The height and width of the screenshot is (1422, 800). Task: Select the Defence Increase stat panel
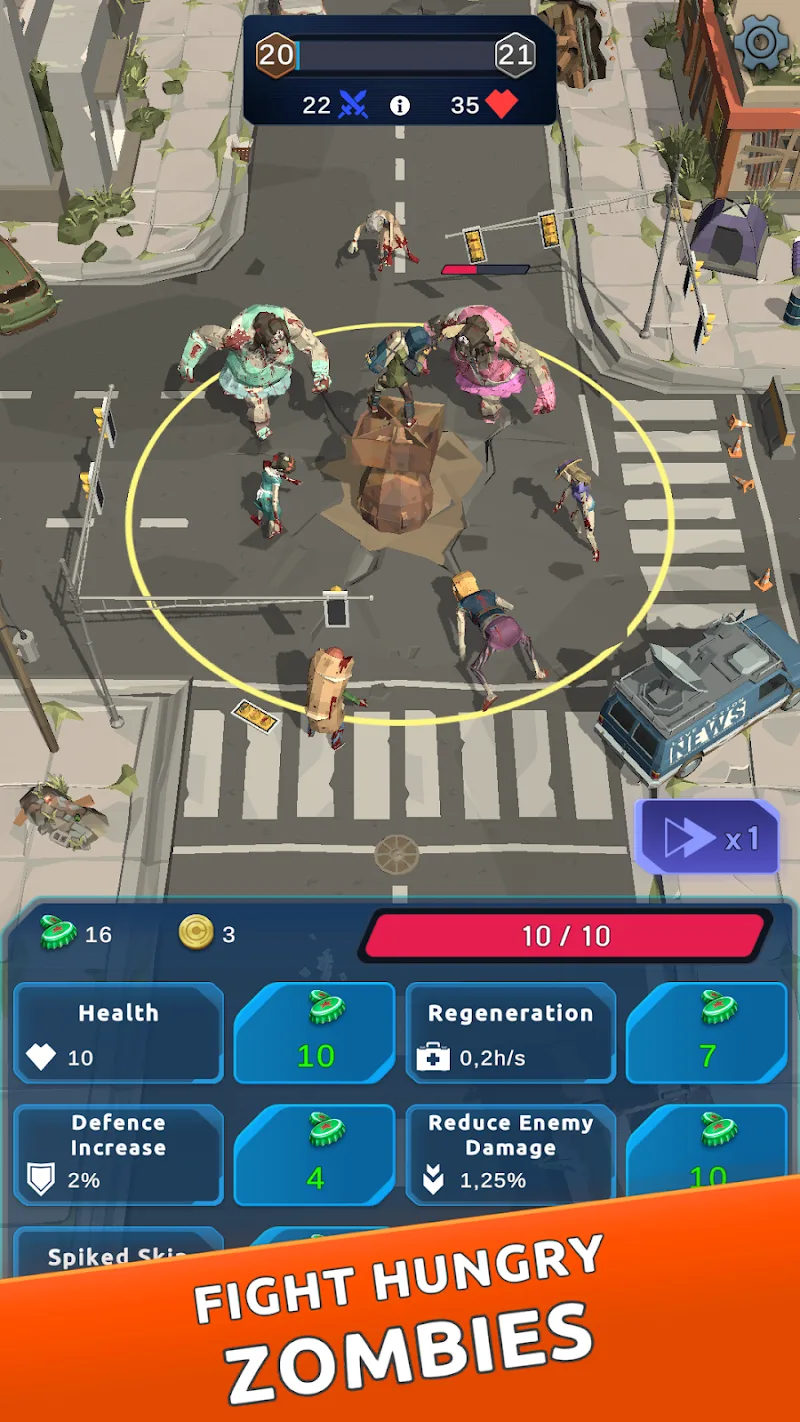(118, 1155)
